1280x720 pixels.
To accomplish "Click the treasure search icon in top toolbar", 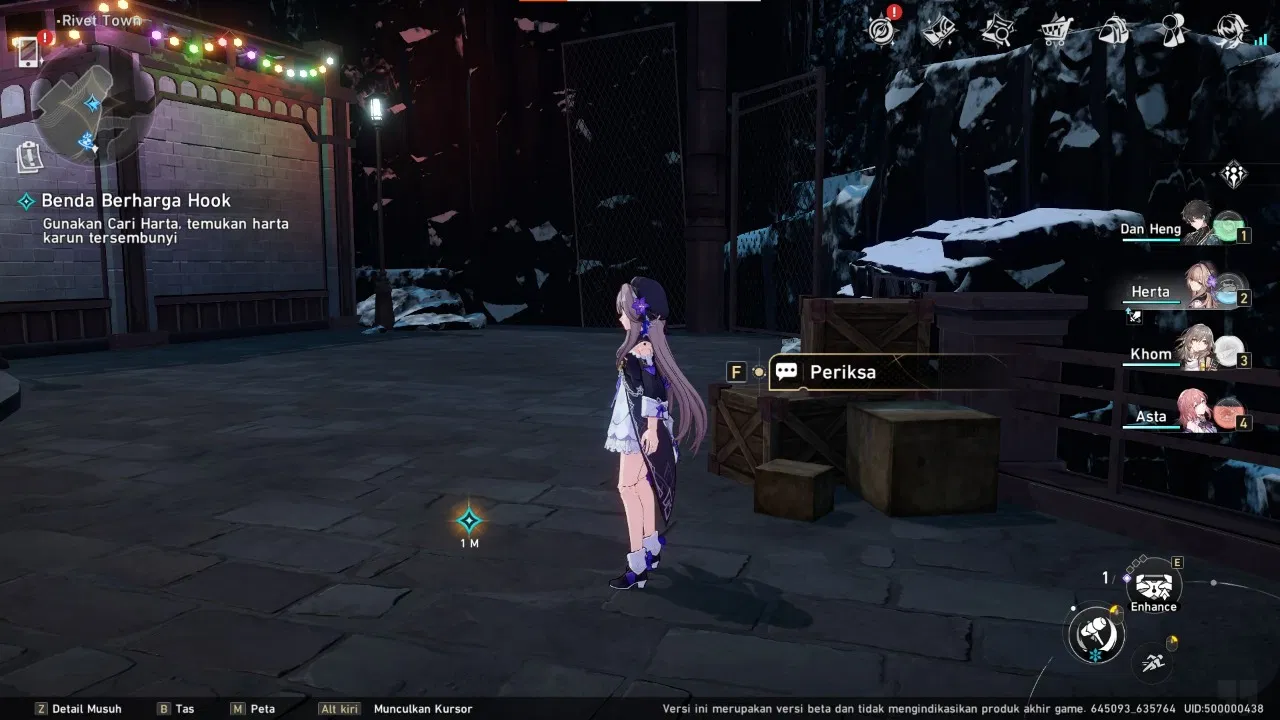I will [x=998, y=30].
